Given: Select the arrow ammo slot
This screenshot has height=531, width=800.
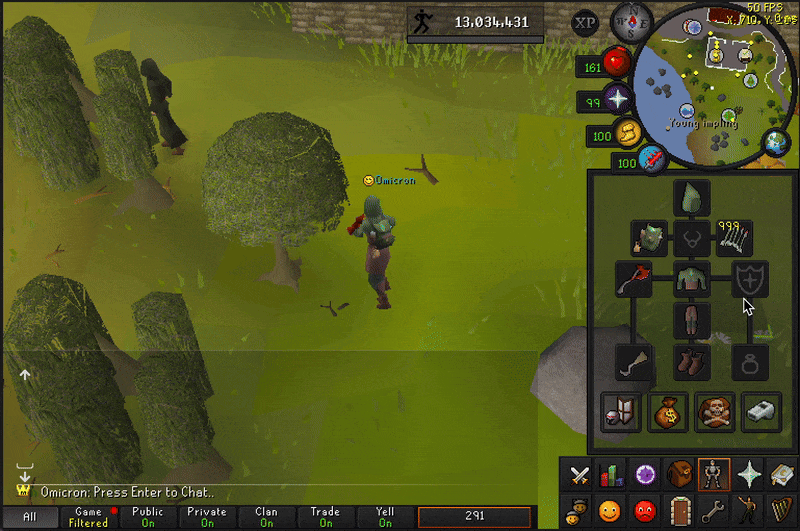Looking at the screenshot, I should point(734,238).
